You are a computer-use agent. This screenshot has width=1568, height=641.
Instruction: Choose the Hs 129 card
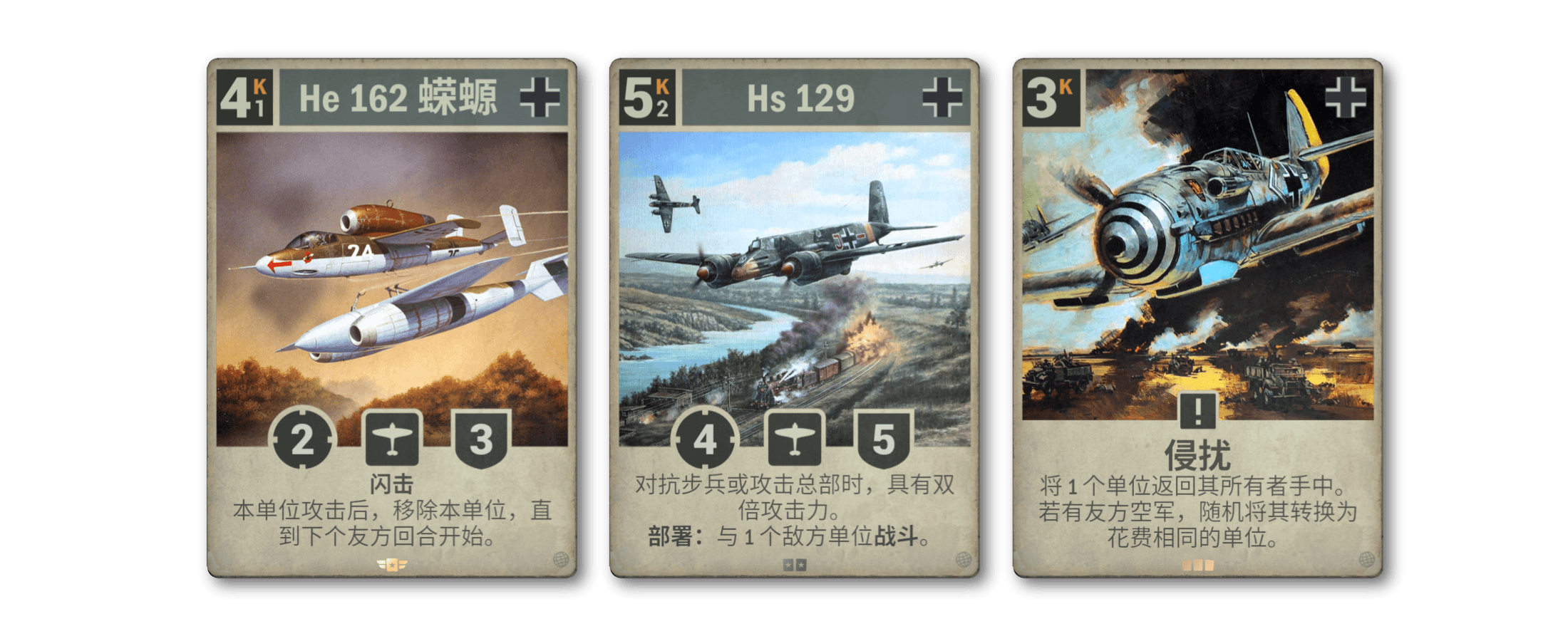(794, 317)
